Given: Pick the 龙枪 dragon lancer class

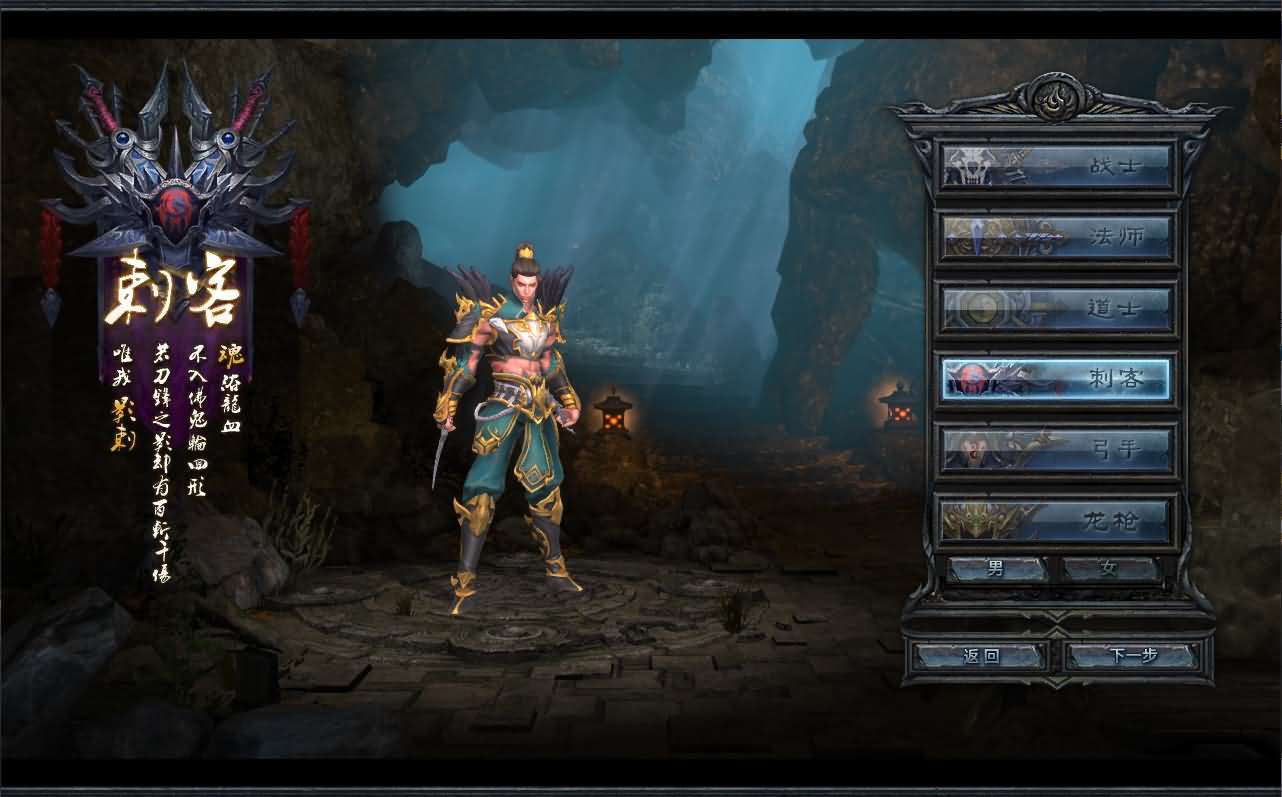Looking at the screenshot, I should tap(1056, 520).
